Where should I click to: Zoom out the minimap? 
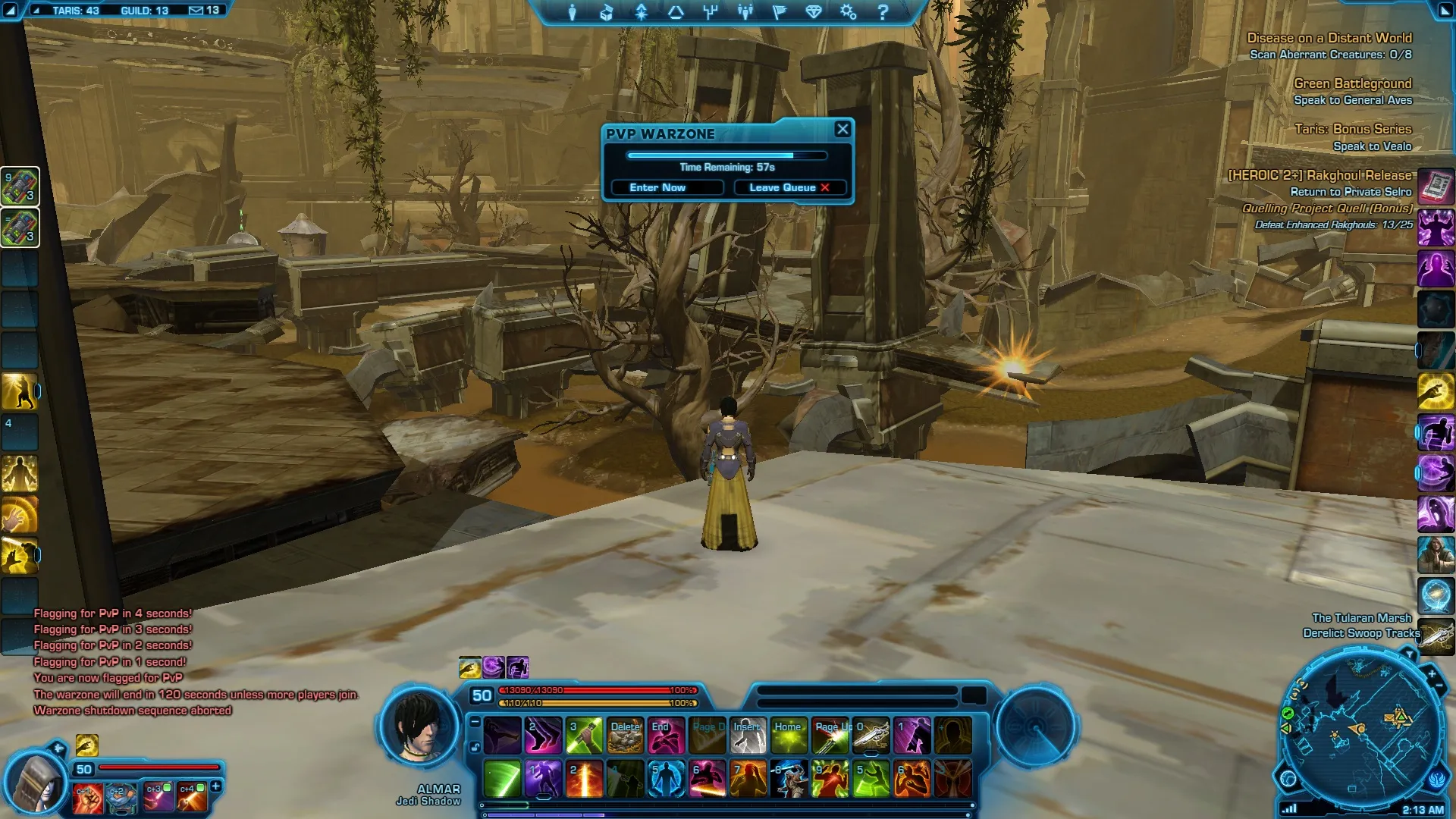[1440, 686]
